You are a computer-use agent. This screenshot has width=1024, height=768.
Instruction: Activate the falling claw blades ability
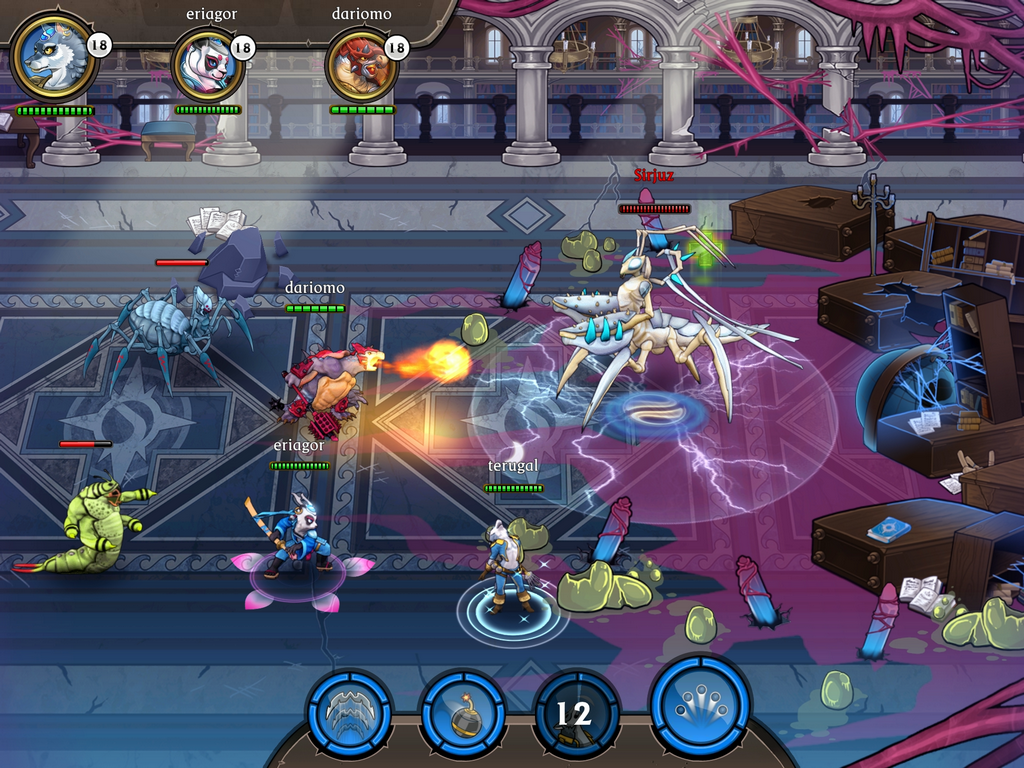tap(349, 713)
